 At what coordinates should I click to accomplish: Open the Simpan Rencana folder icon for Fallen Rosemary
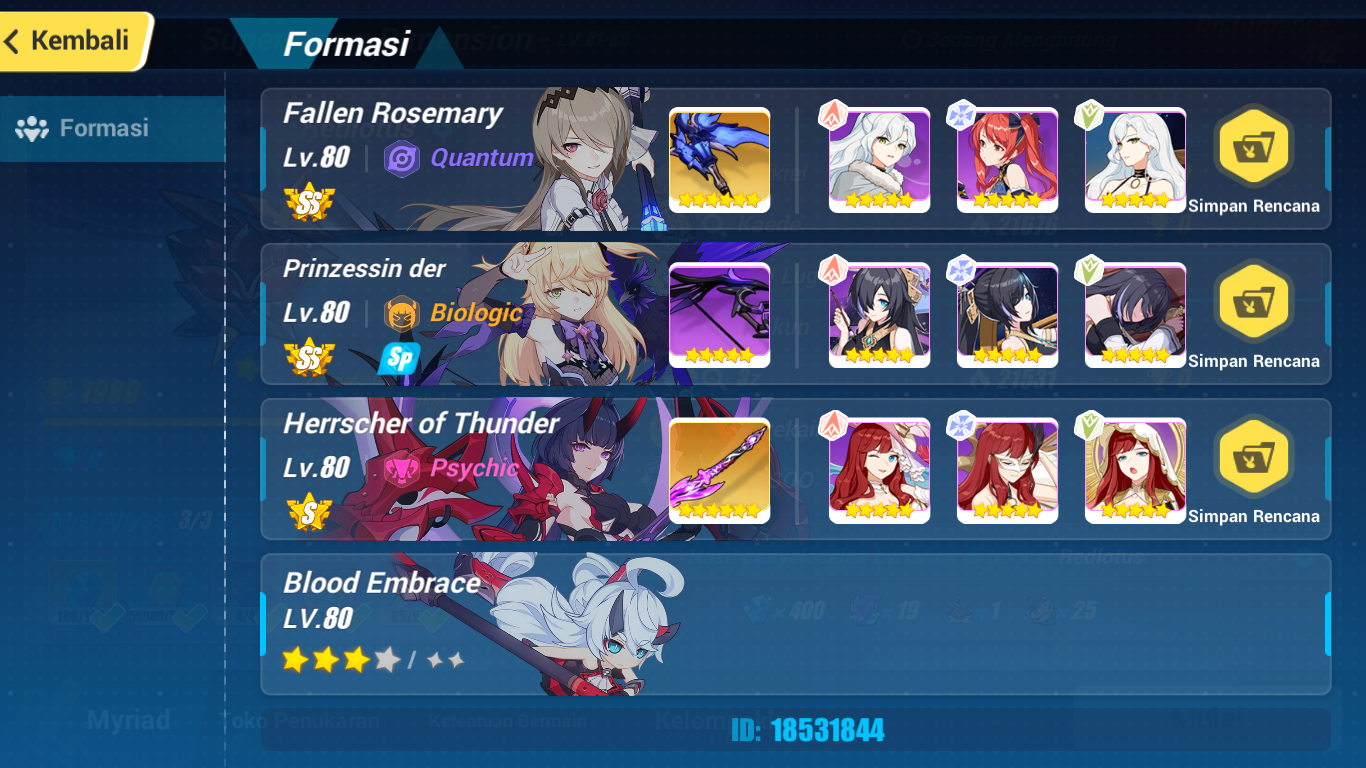point(1253,146)
